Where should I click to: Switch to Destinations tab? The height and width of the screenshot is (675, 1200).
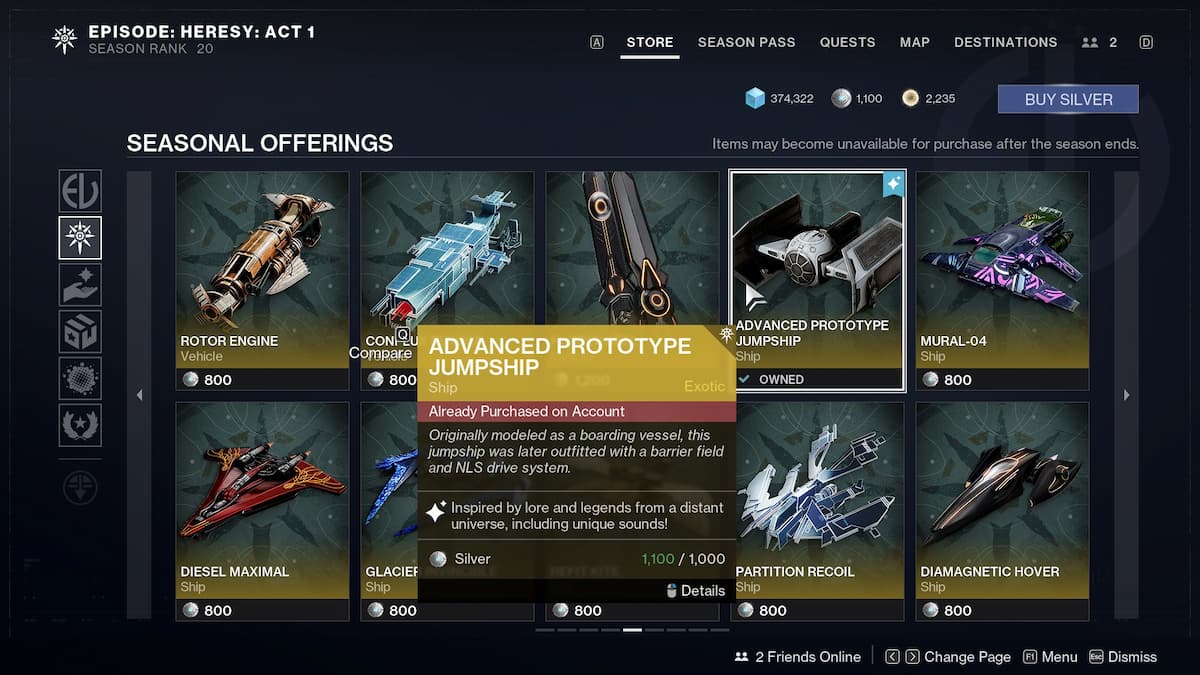[x=1005, y=42]
